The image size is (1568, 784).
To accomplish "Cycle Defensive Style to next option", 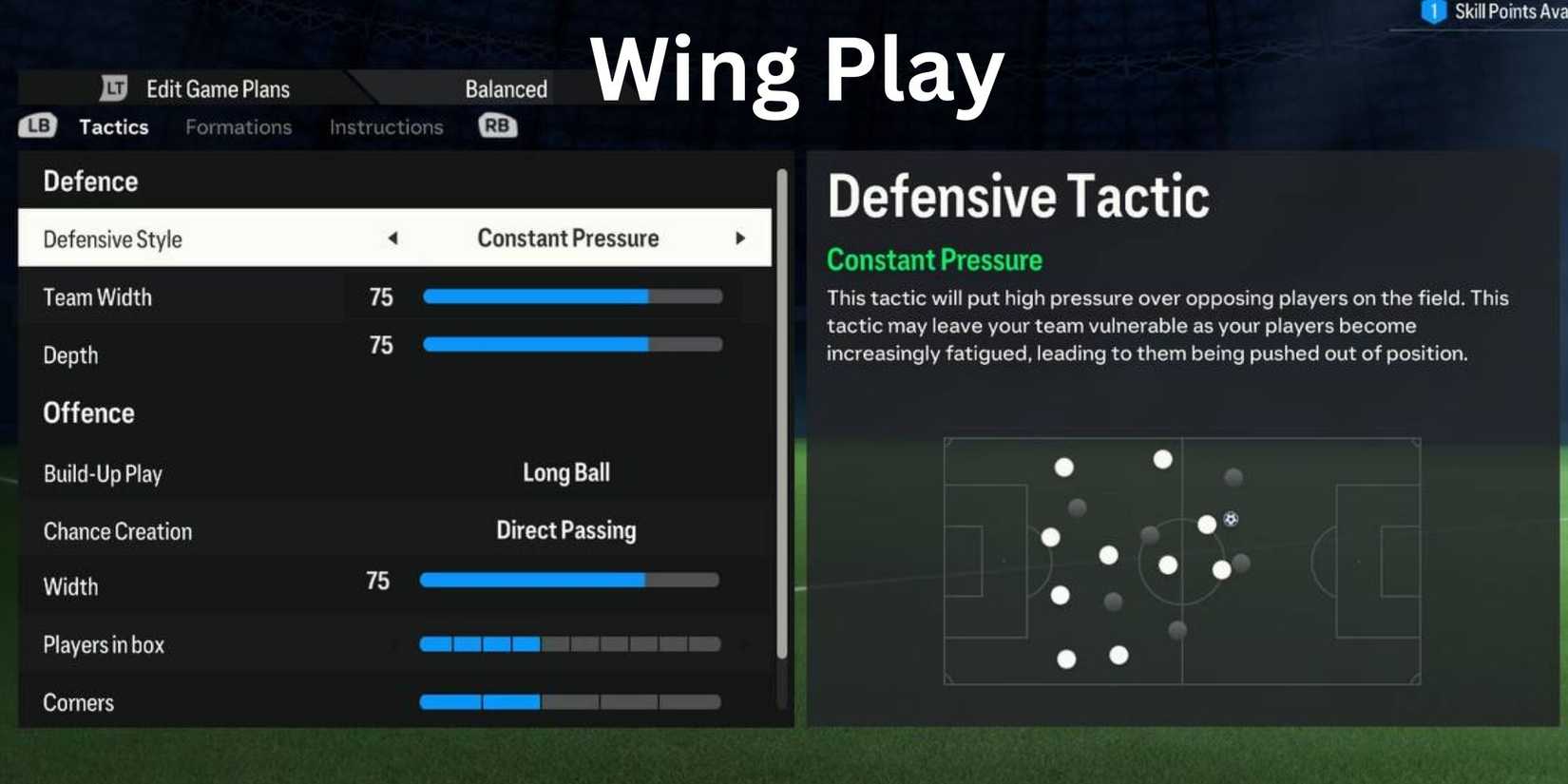I will tap(741, 239).
